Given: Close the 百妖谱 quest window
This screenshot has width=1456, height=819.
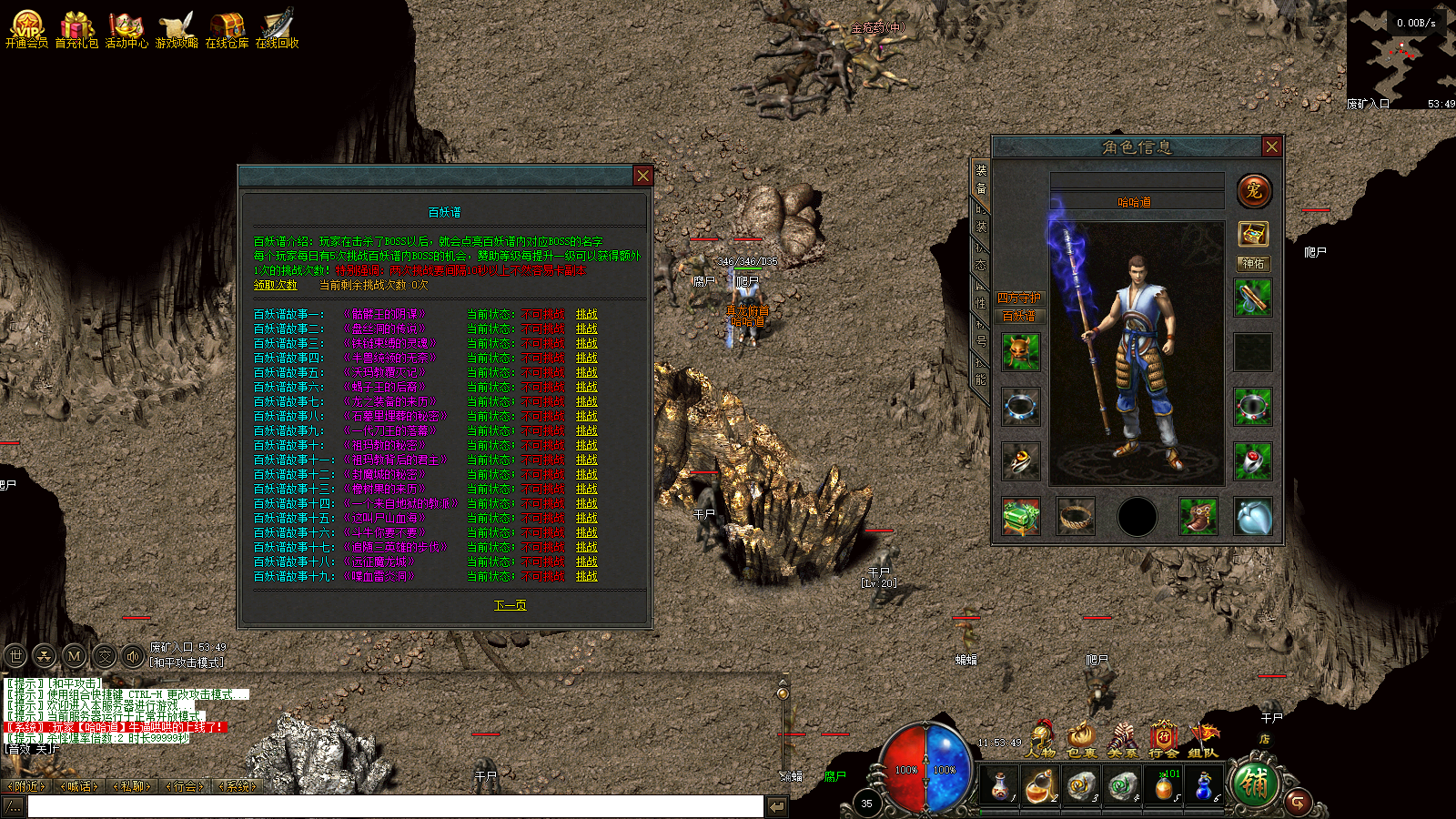Looking at the screenshot, I should [x=642, y=176].
